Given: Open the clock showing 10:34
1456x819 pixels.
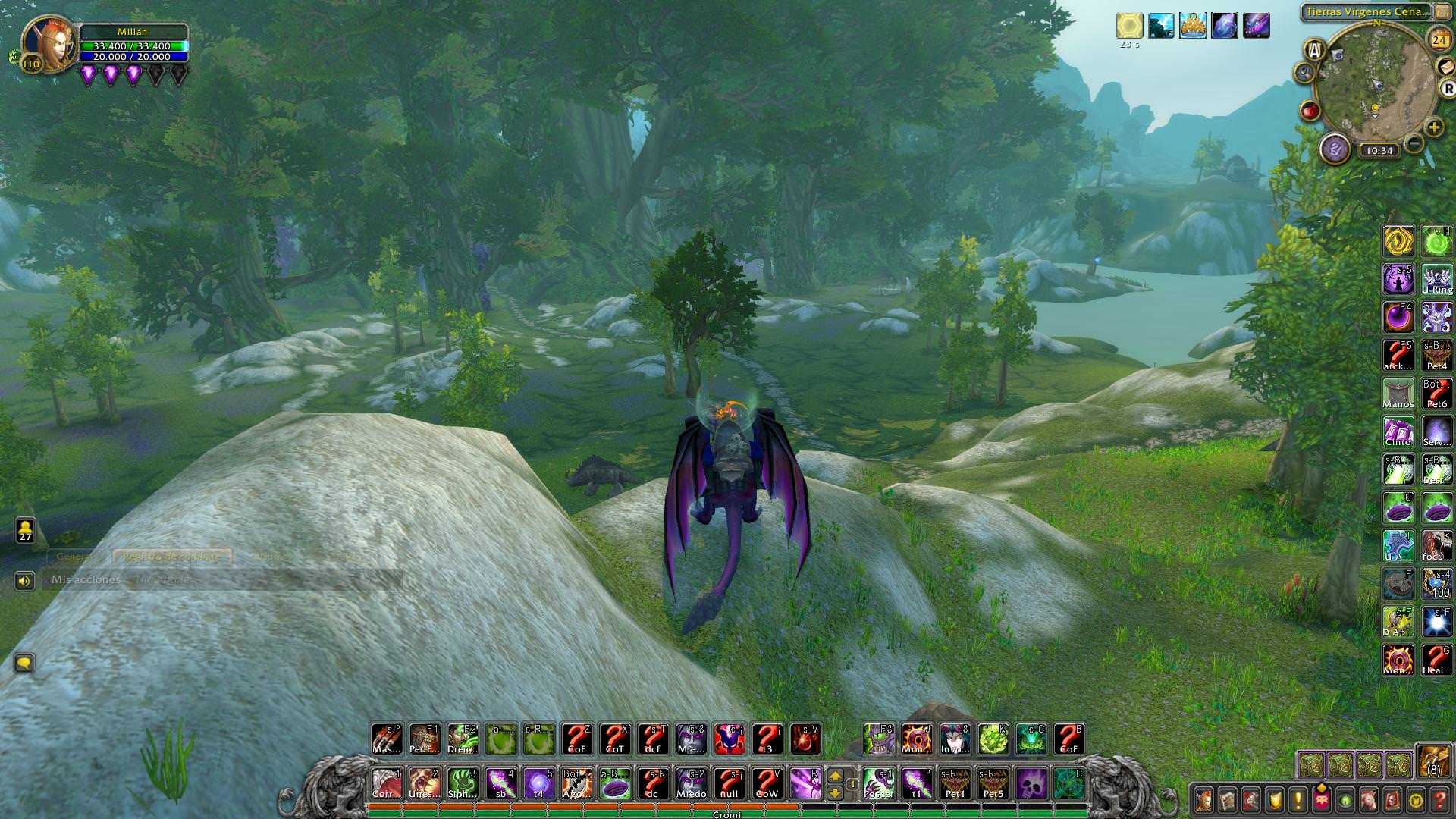Looking at the screenshot, I should (x=1379, y=150).
